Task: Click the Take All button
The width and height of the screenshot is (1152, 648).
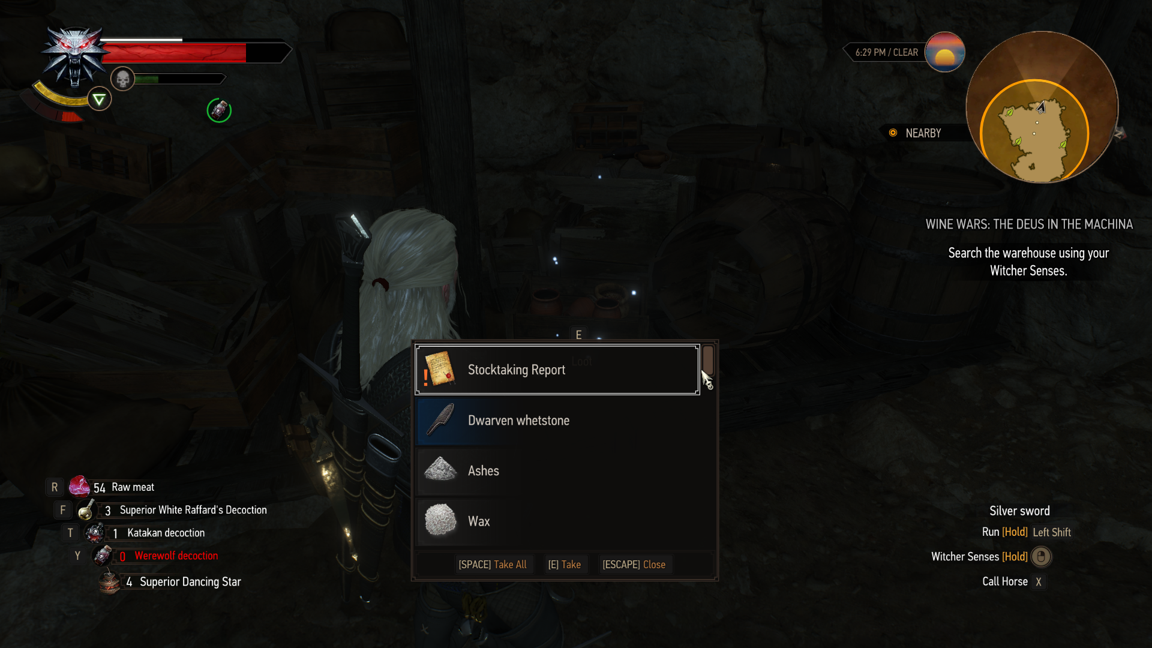Action: tap(492, 565)
